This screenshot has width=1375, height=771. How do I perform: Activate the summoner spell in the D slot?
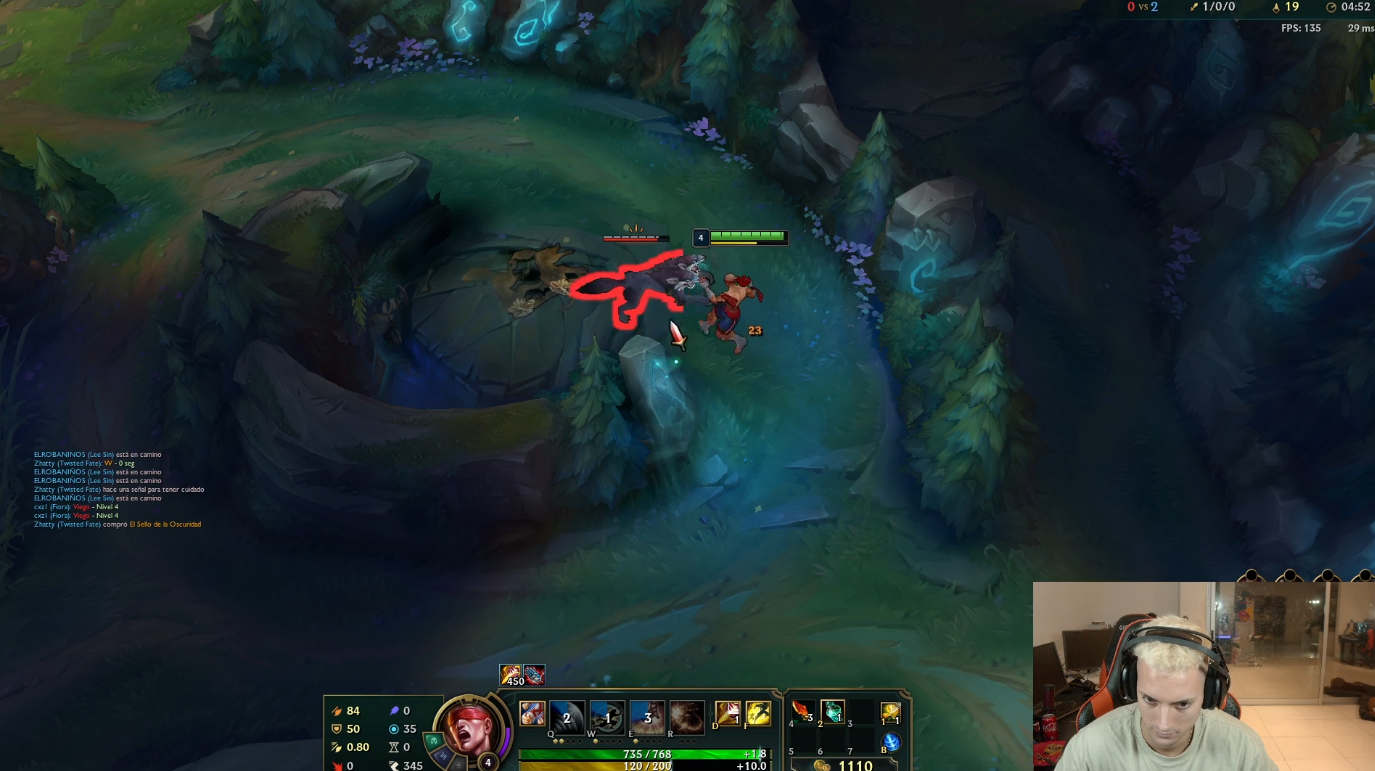(726, 712)
